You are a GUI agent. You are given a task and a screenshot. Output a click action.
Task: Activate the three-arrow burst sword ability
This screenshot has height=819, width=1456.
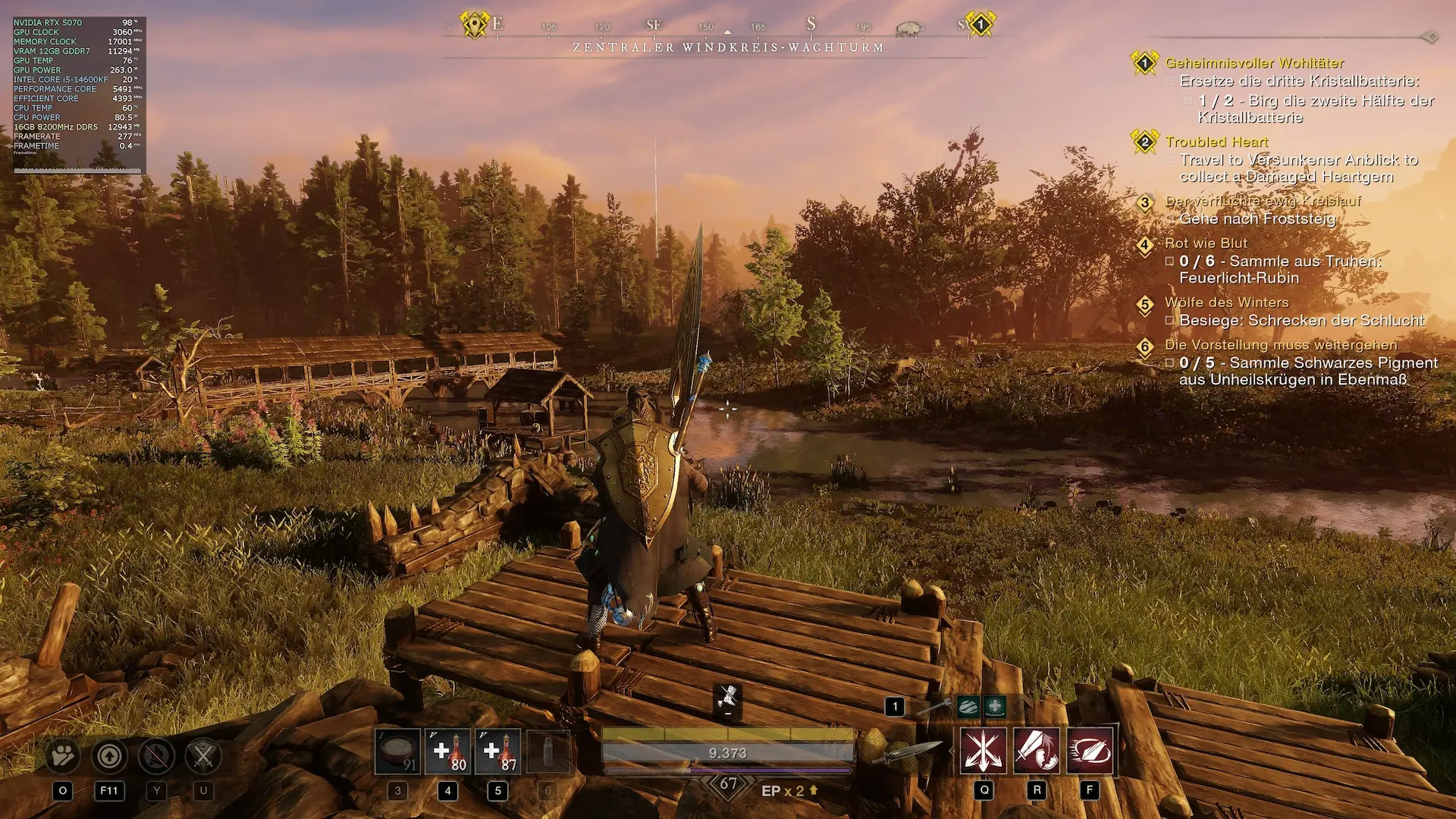point(984,751)
